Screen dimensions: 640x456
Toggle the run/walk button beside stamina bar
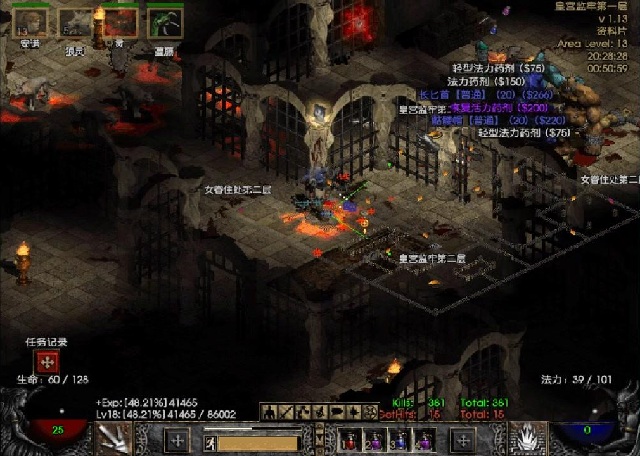pos(211,441)
